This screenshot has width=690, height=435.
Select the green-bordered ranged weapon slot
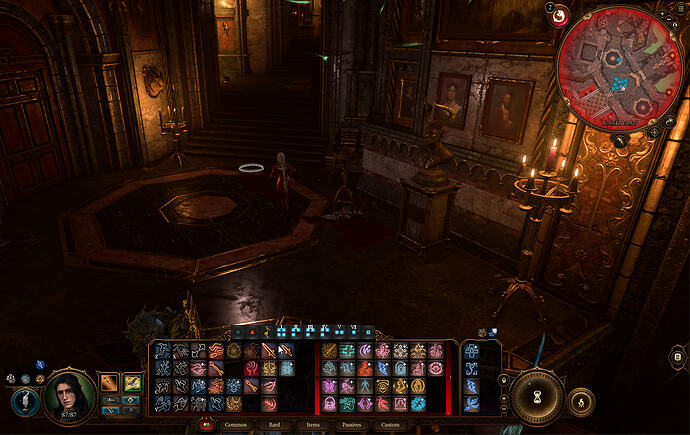pos(132,381)
